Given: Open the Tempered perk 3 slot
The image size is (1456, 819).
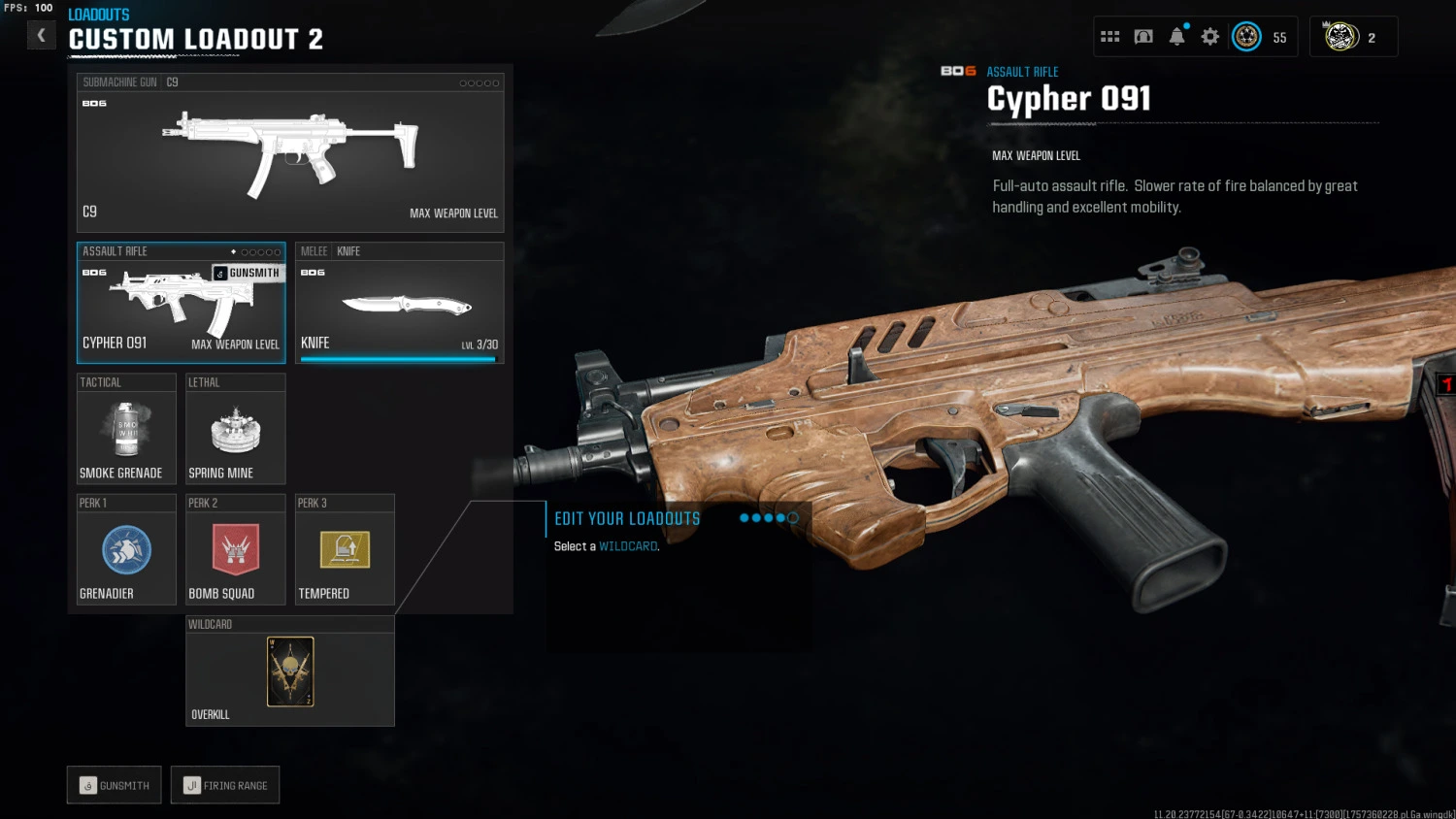Looking at the screenshot, I should click(x=345, y=550).
